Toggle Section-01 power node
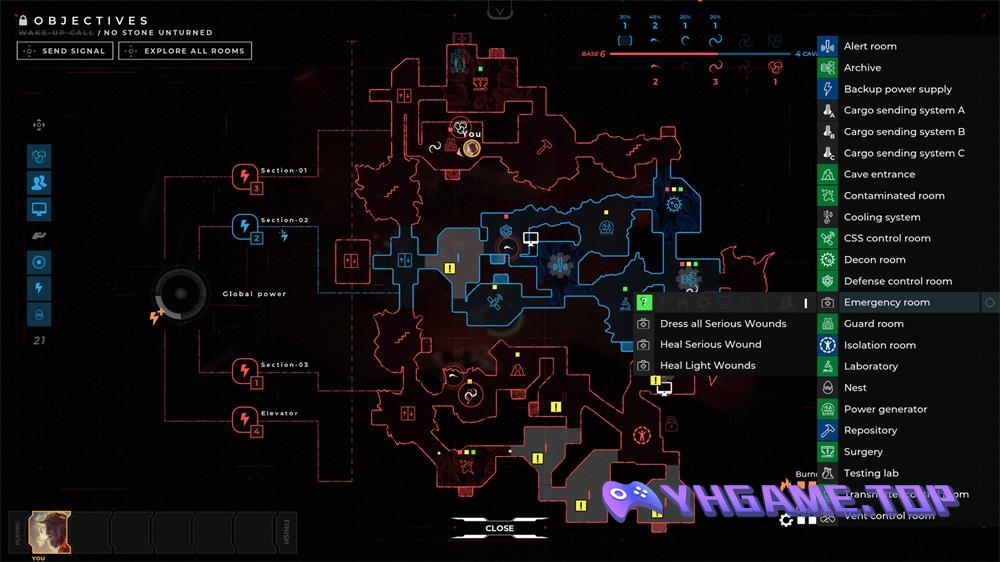The width and height of the screenshot is (1000, 562). (x=246, y=177)
